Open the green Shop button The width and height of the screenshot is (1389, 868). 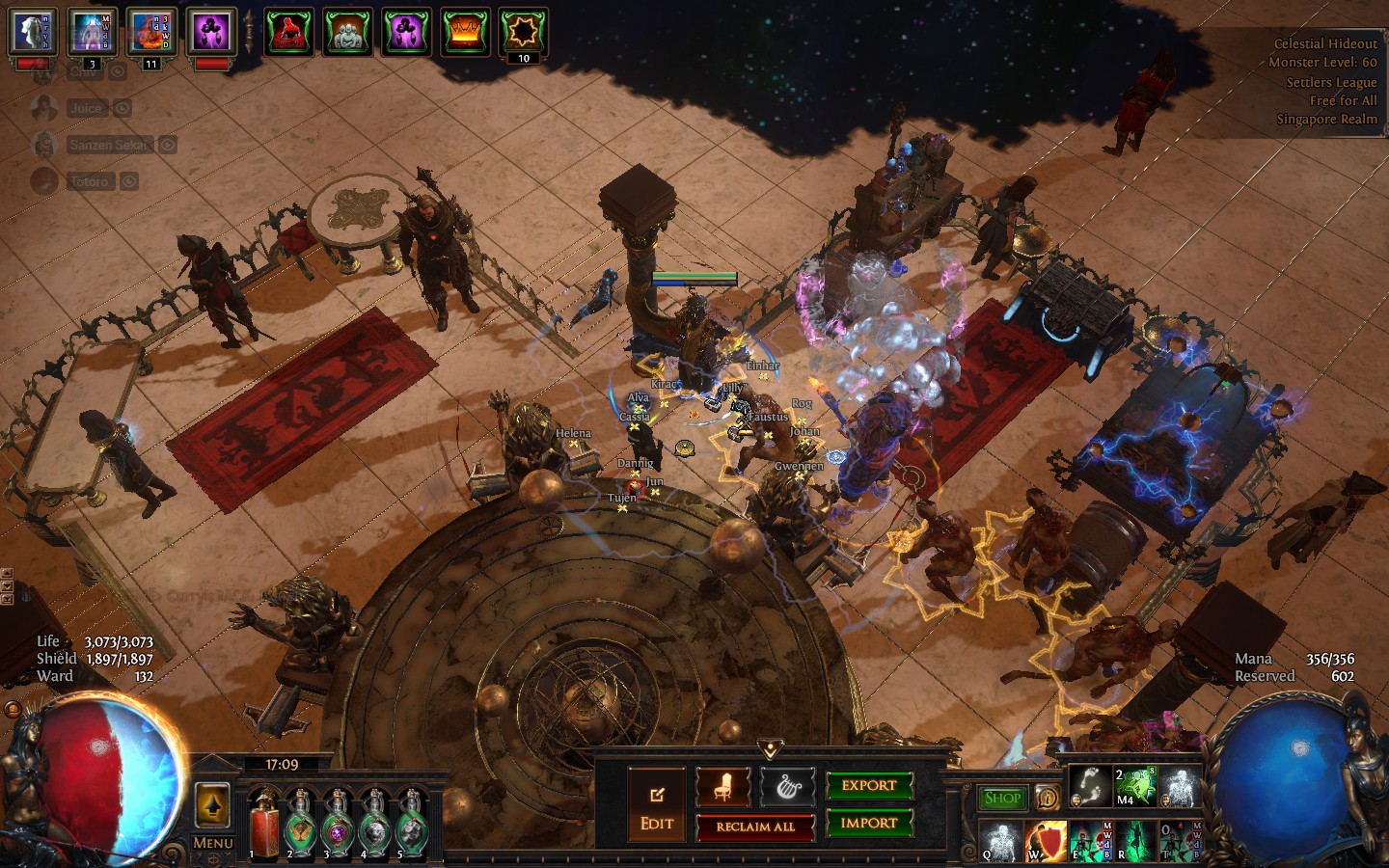(x=1002, y=798)
